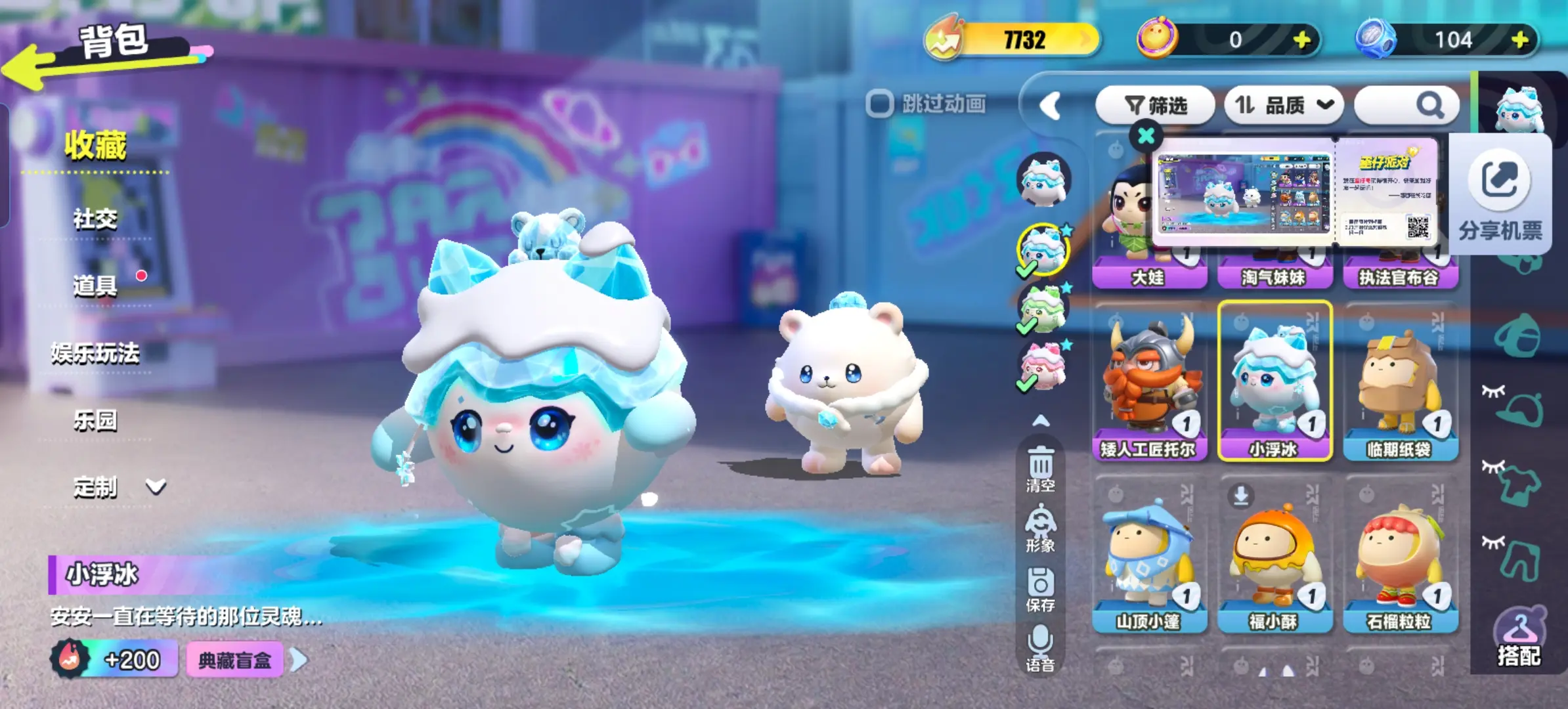Open the 筛选 filter

click(1156, 105)
